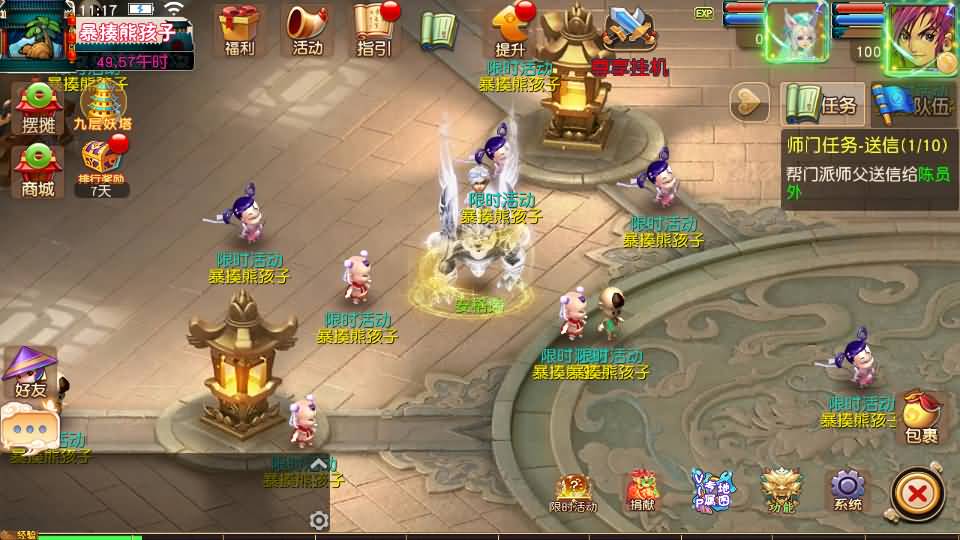Viewport: 960px width, 540px height.
Task: Open the 活动 horn menu
Action: [x=308, y=28]
